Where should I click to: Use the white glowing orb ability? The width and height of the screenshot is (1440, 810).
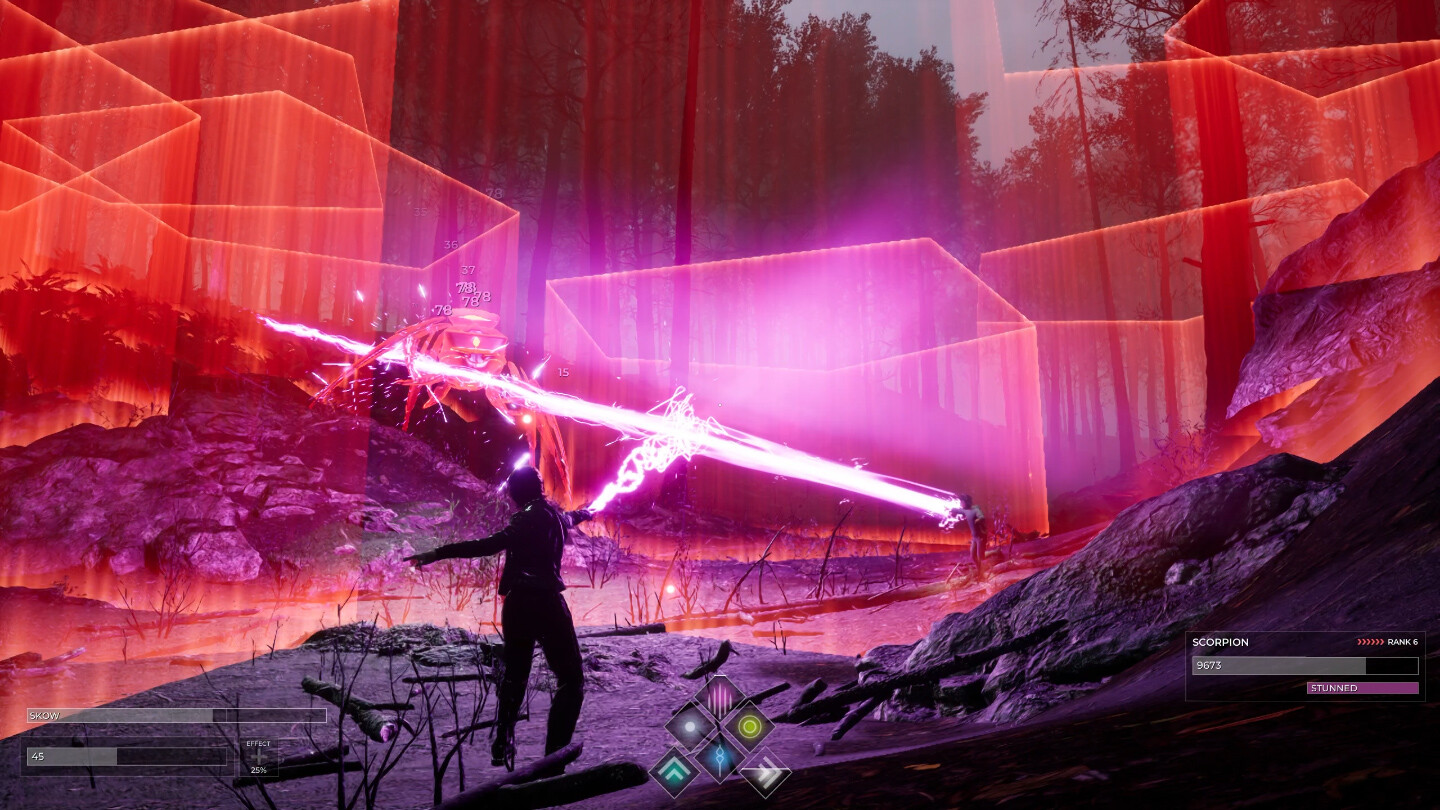coord(690,726)
